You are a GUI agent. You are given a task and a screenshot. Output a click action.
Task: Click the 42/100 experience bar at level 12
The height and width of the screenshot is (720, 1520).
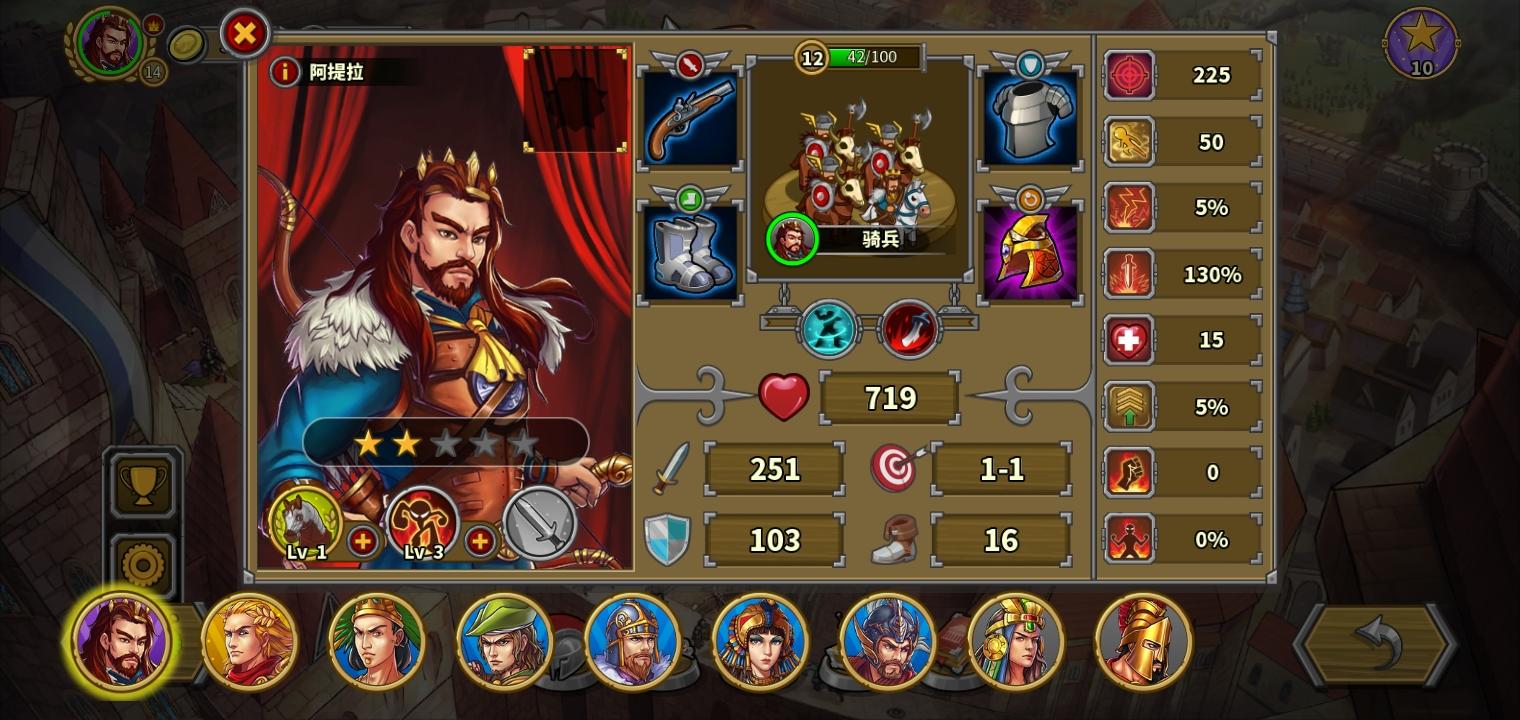(x=872, y=57)
